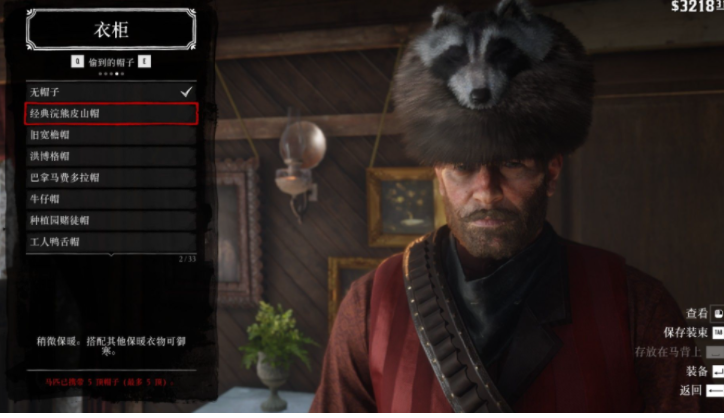Choose the 工人鸭舌帽 cap entry

[x=110, y=242]
